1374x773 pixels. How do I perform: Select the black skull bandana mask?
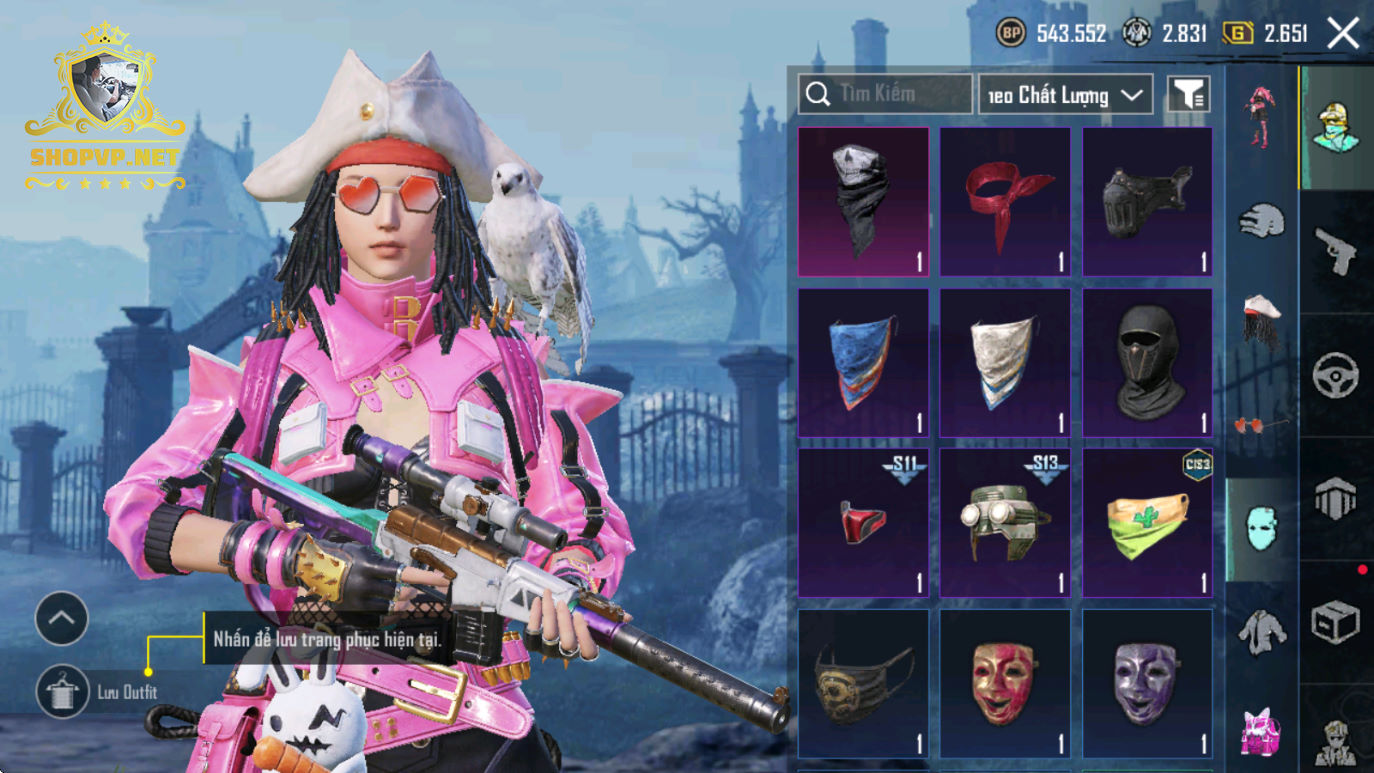point(863,201)
